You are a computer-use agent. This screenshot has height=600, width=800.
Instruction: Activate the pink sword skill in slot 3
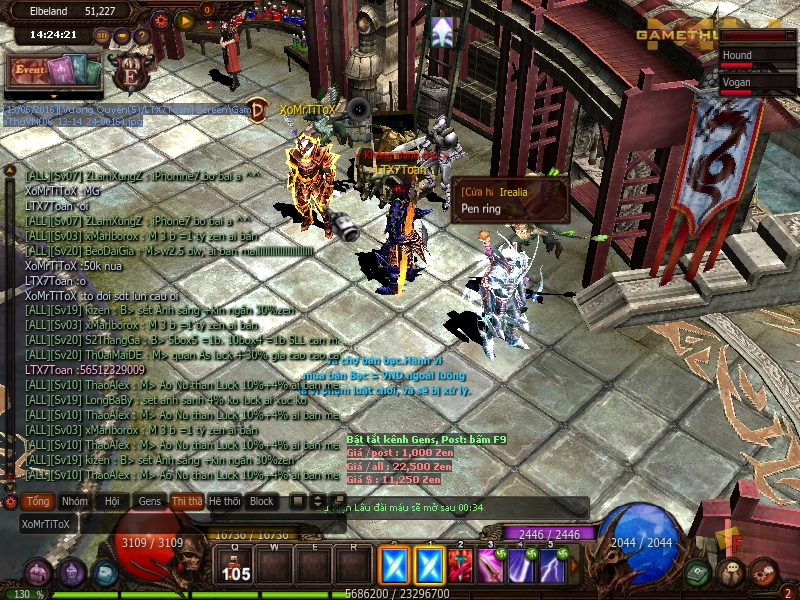click(490, 567)
